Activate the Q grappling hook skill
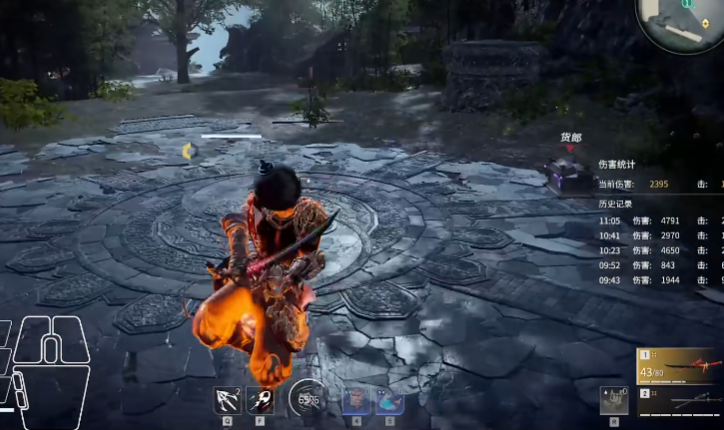 (226, 399)
